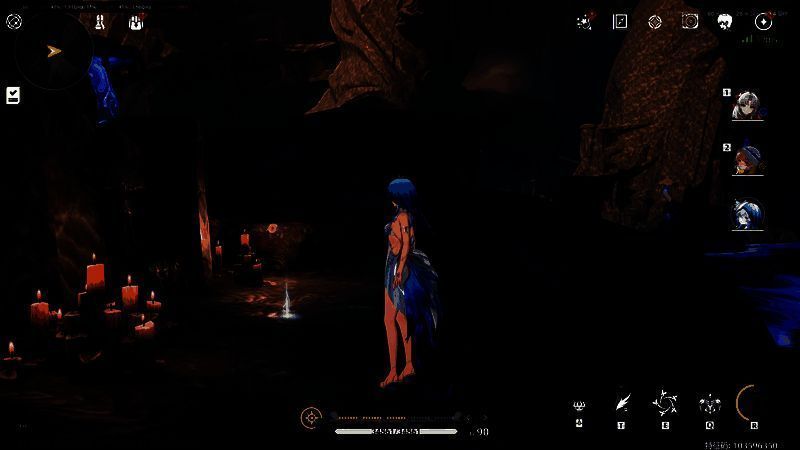Open the circular minimap
Viewport: 800px width, 450px height.
click(53, 52)
